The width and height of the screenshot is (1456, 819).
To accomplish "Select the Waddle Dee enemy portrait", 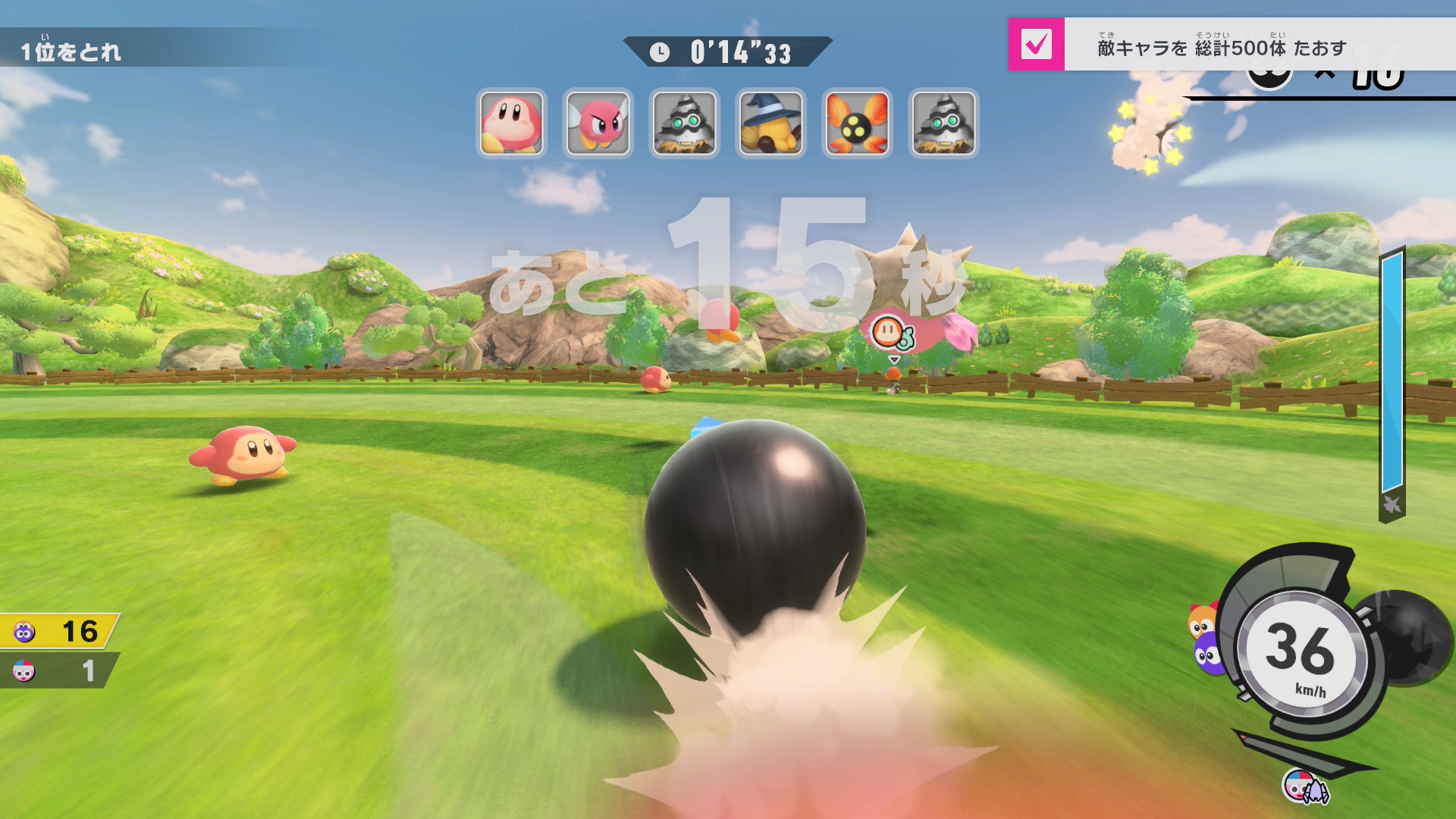I will tap(512, 123).
